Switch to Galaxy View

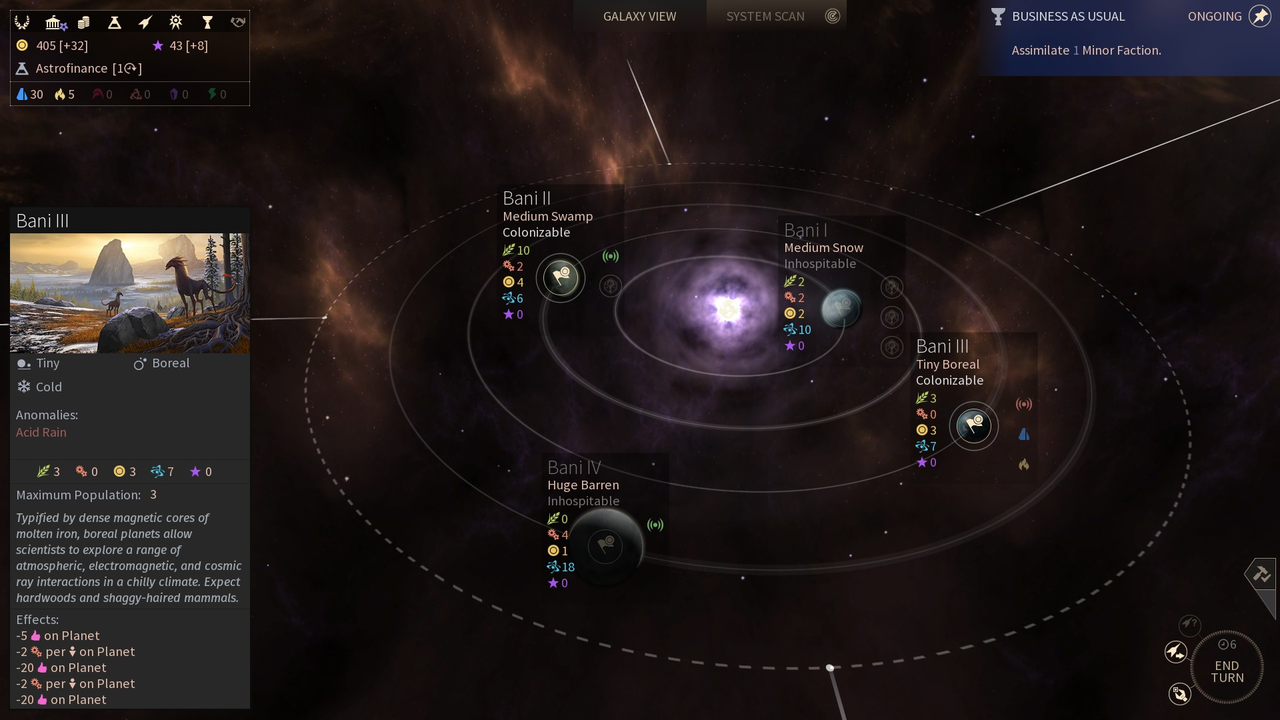tap(639, 16)
